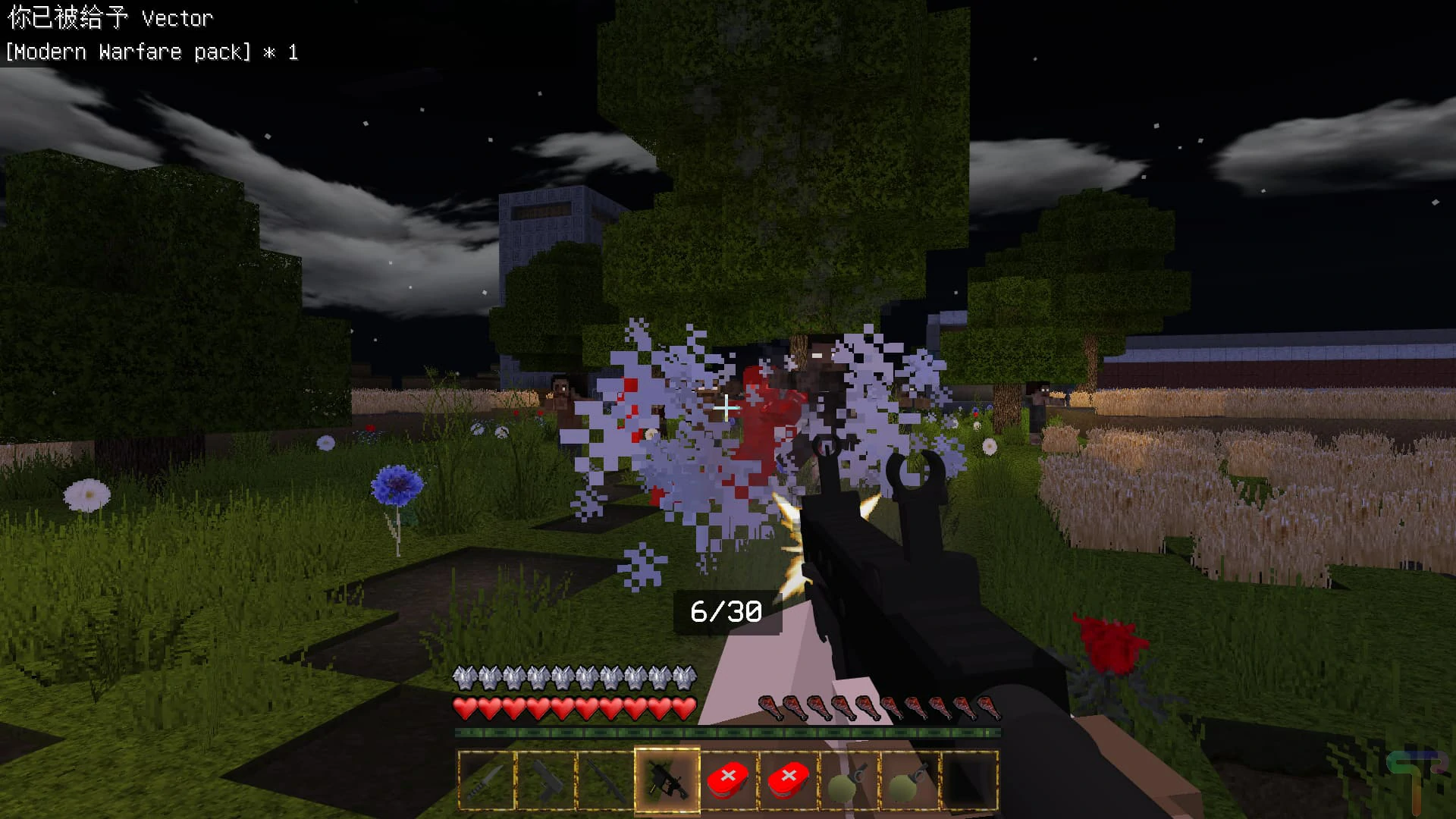This screenshot has height=819, width=1456.
Task: Select the combat knife hotbar slot
Action: tap(486, 780)
